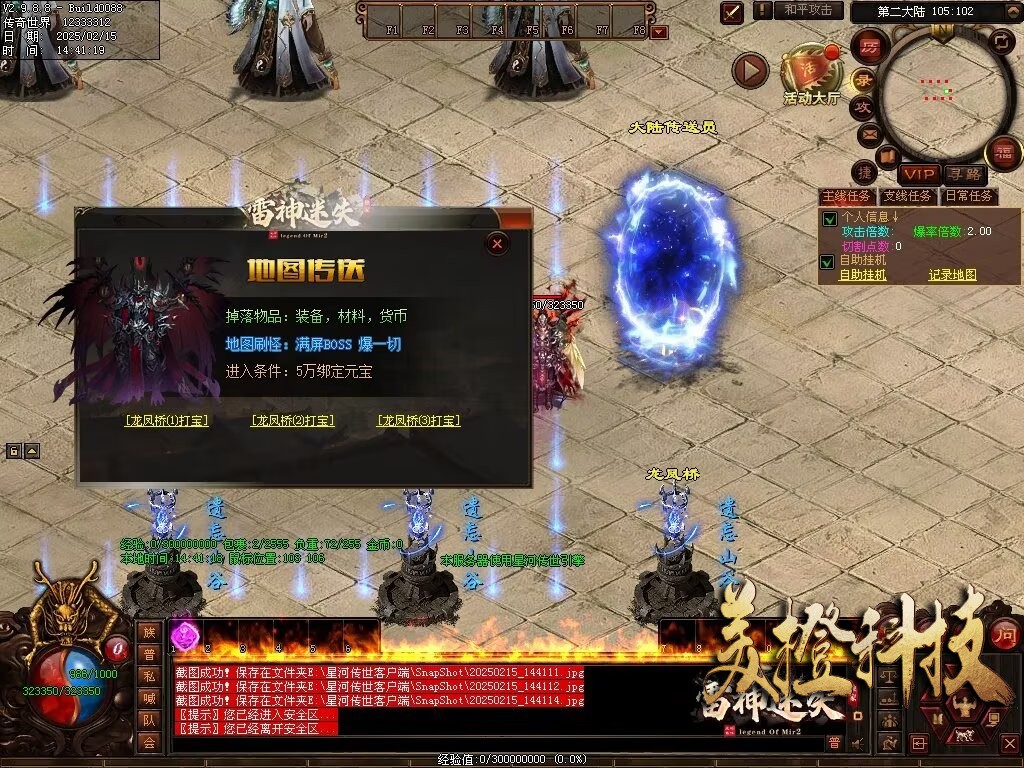Open the VIP panel
The height and width of the screenshot is (768, 1024).
pyautogui.click(x=919, y=175)
